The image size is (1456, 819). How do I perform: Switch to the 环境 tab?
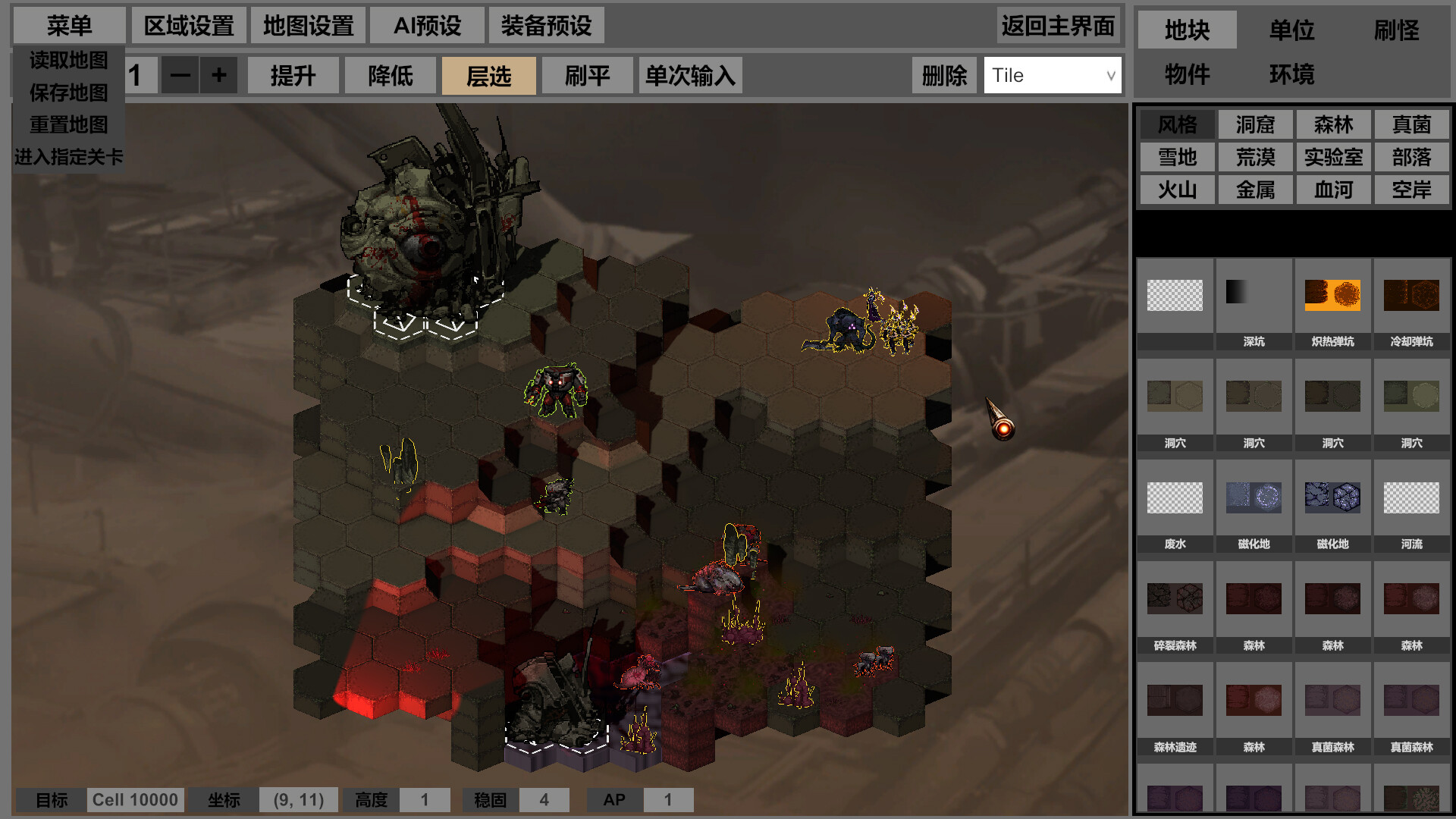pyautogui.click(x=1291, y=74)
